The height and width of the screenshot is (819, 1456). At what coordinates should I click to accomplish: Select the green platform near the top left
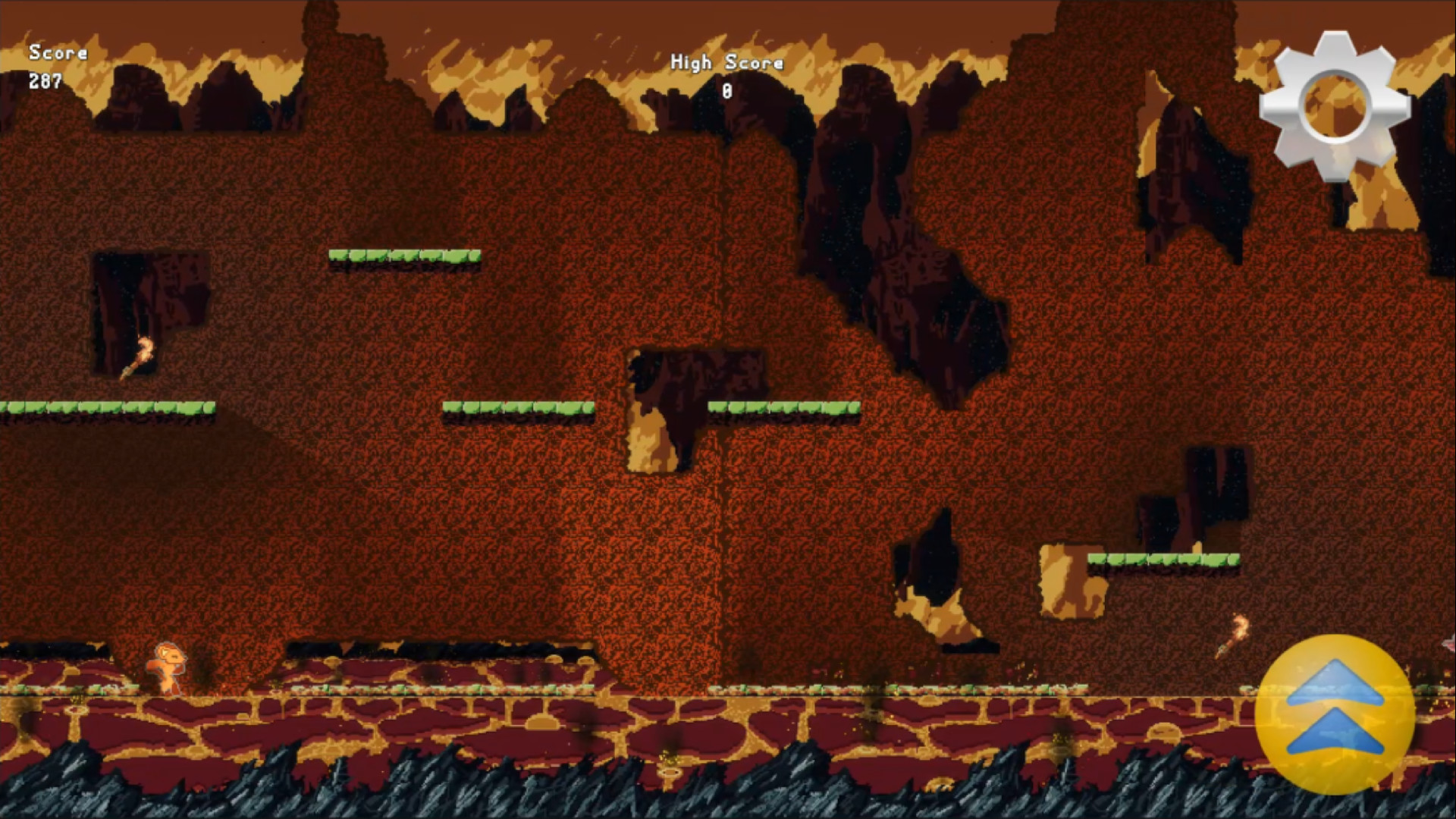pyautogui.click(x=406, y=258)
